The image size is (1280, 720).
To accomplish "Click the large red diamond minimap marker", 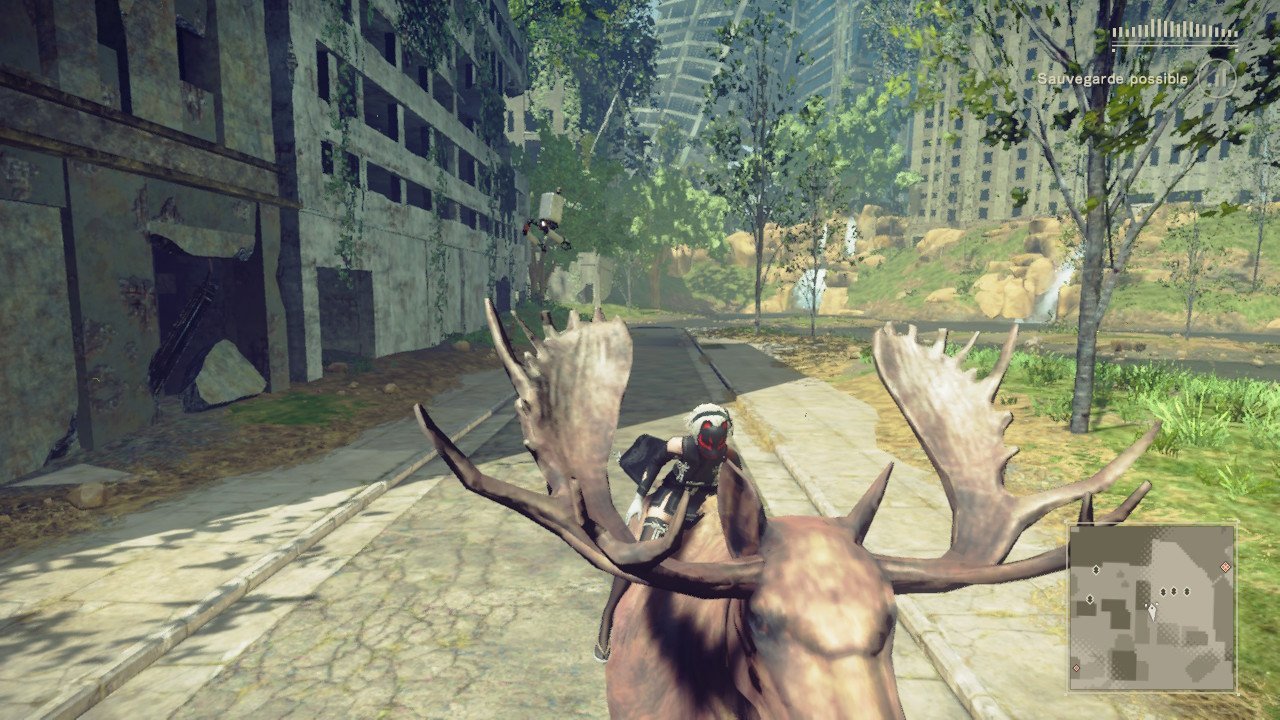I will (x=1225, y=568).
